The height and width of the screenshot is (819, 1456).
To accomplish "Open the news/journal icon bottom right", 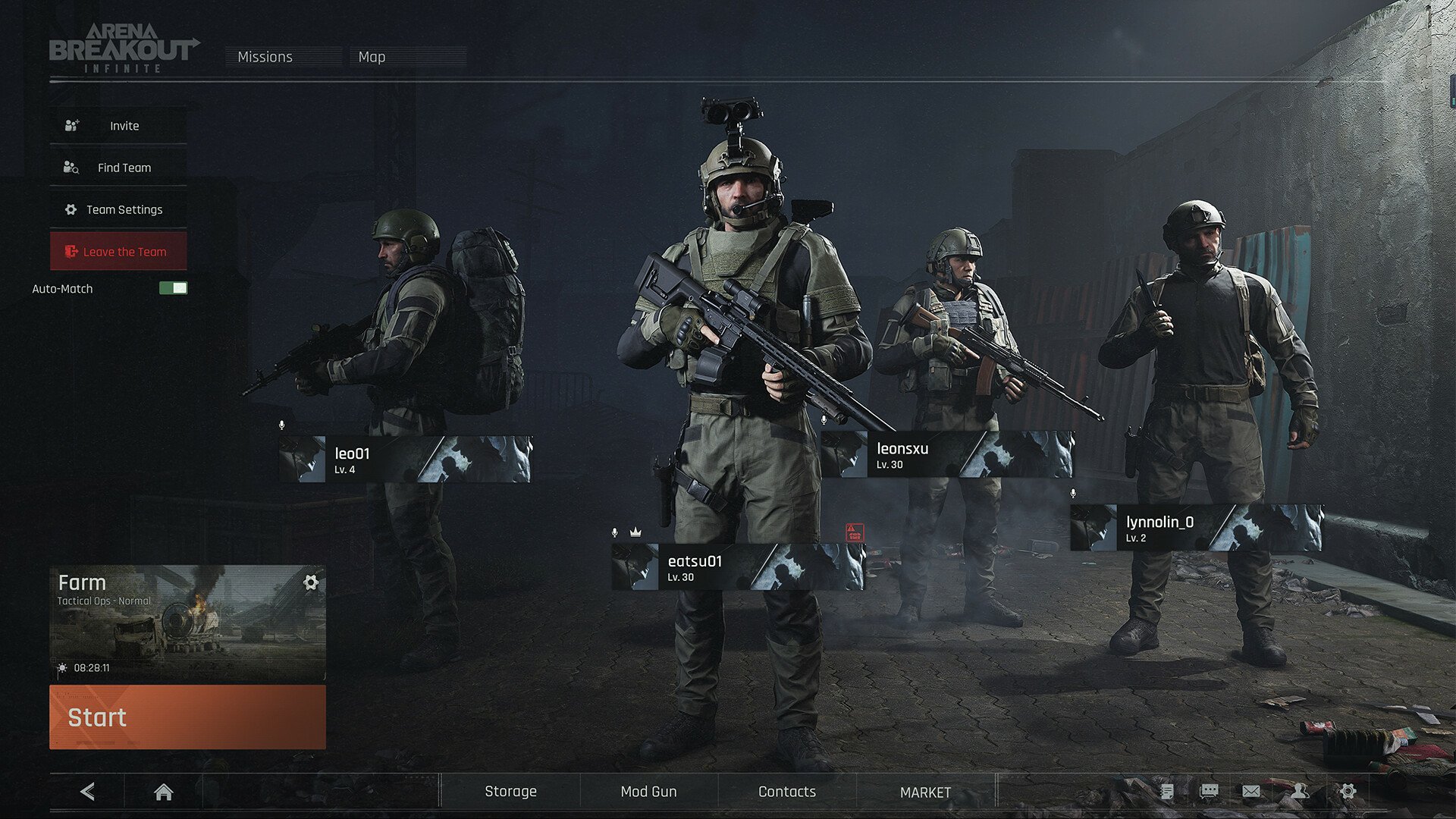I will pyautogui.click(x=1168, y=791).
